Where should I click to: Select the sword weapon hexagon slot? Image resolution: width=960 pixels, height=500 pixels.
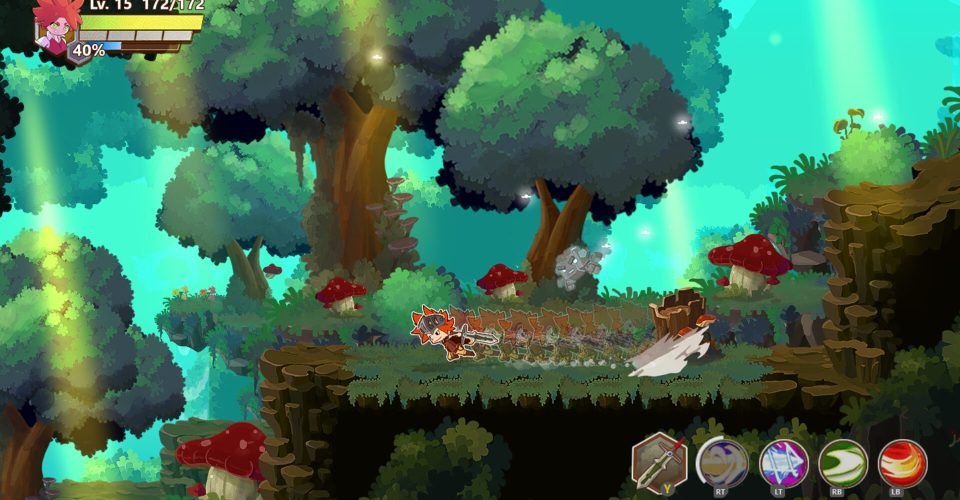coord(660,463)
